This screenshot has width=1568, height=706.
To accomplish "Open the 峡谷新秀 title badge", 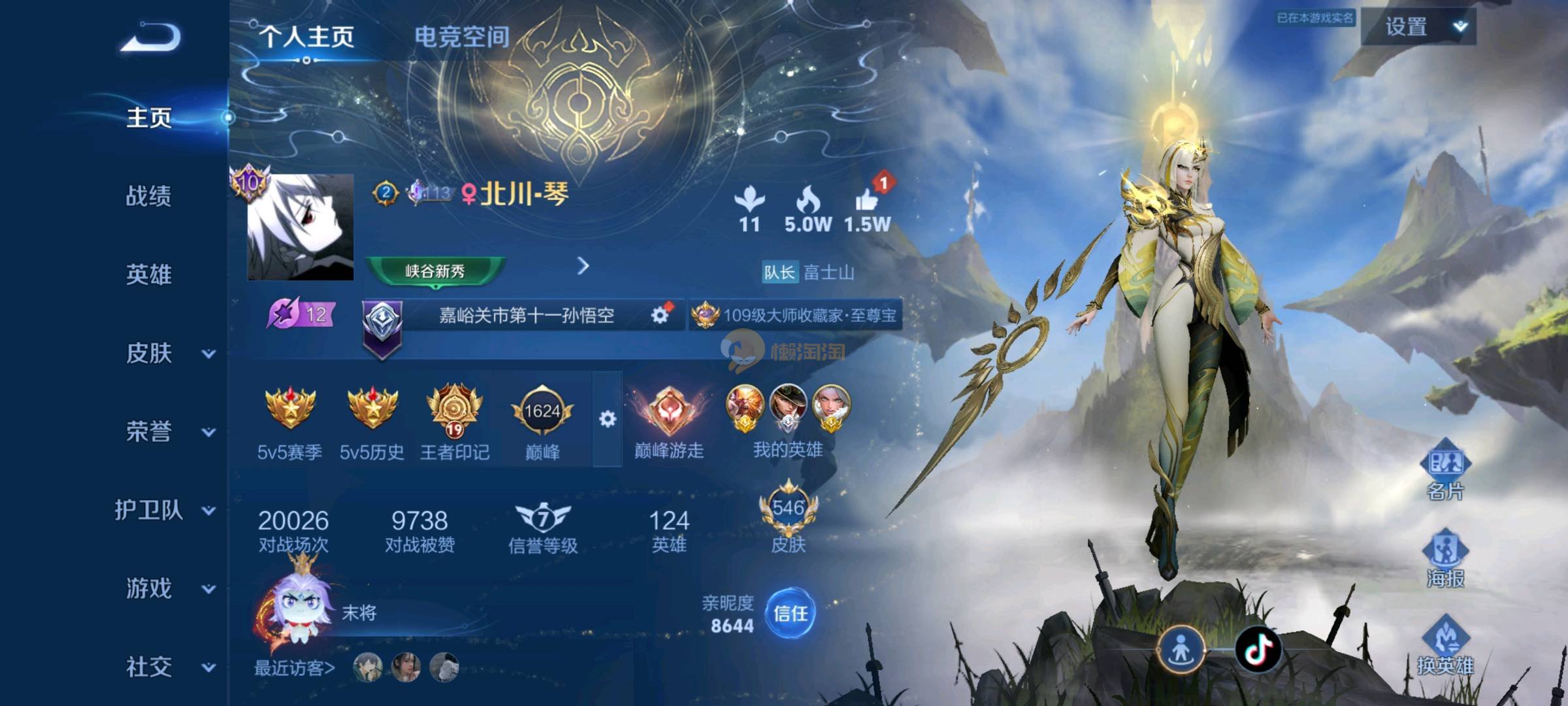I will point(435,271).
